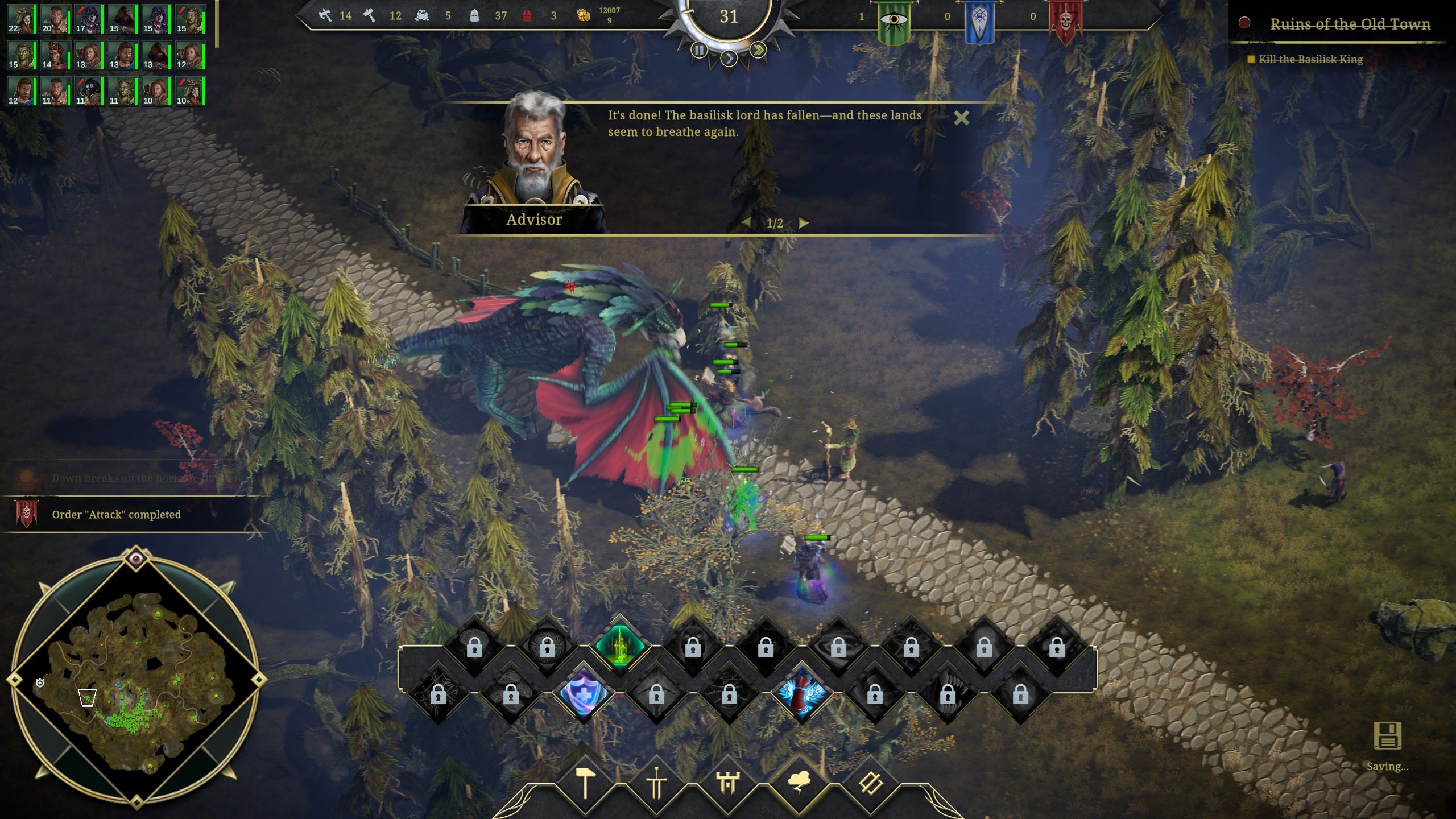Viewport: 1456px width, 819px height.
Task: Cast the green glowing spires spell
Action: coord(619,647)
